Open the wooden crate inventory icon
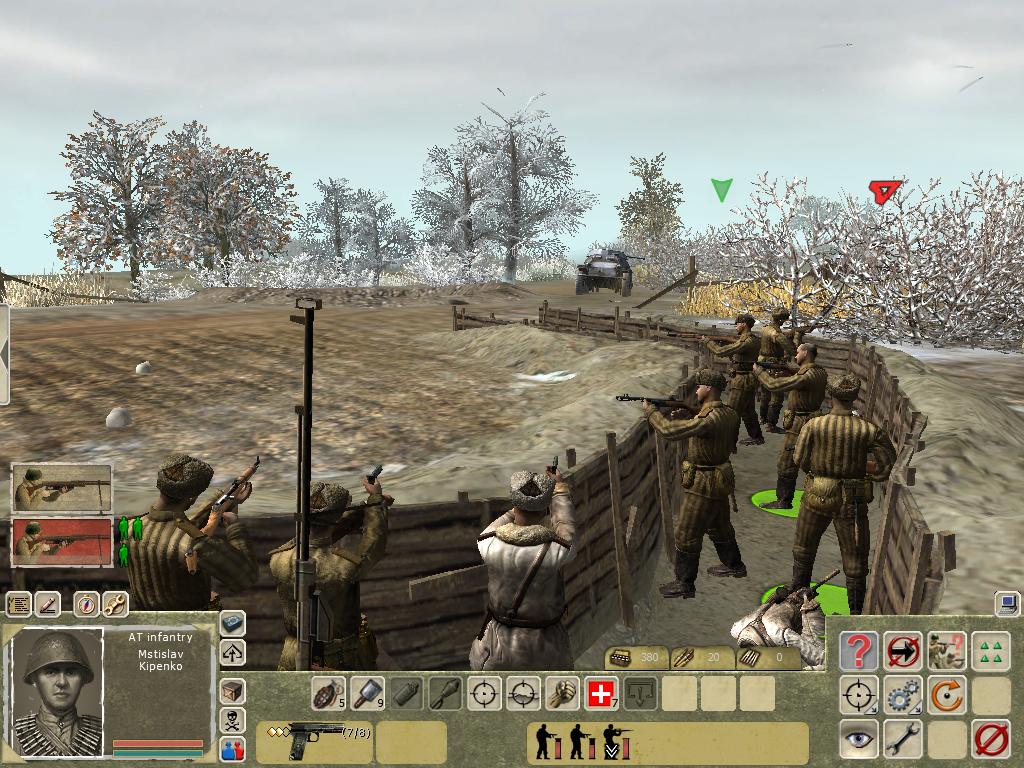The height and width of the screenshot is (768, 1024). point(232,690)
